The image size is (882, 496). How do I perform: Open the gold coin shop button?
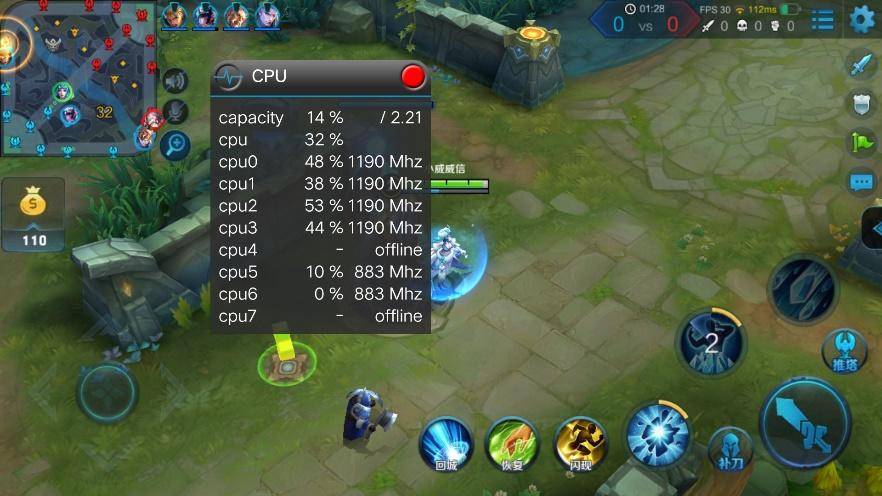(33, 214)
